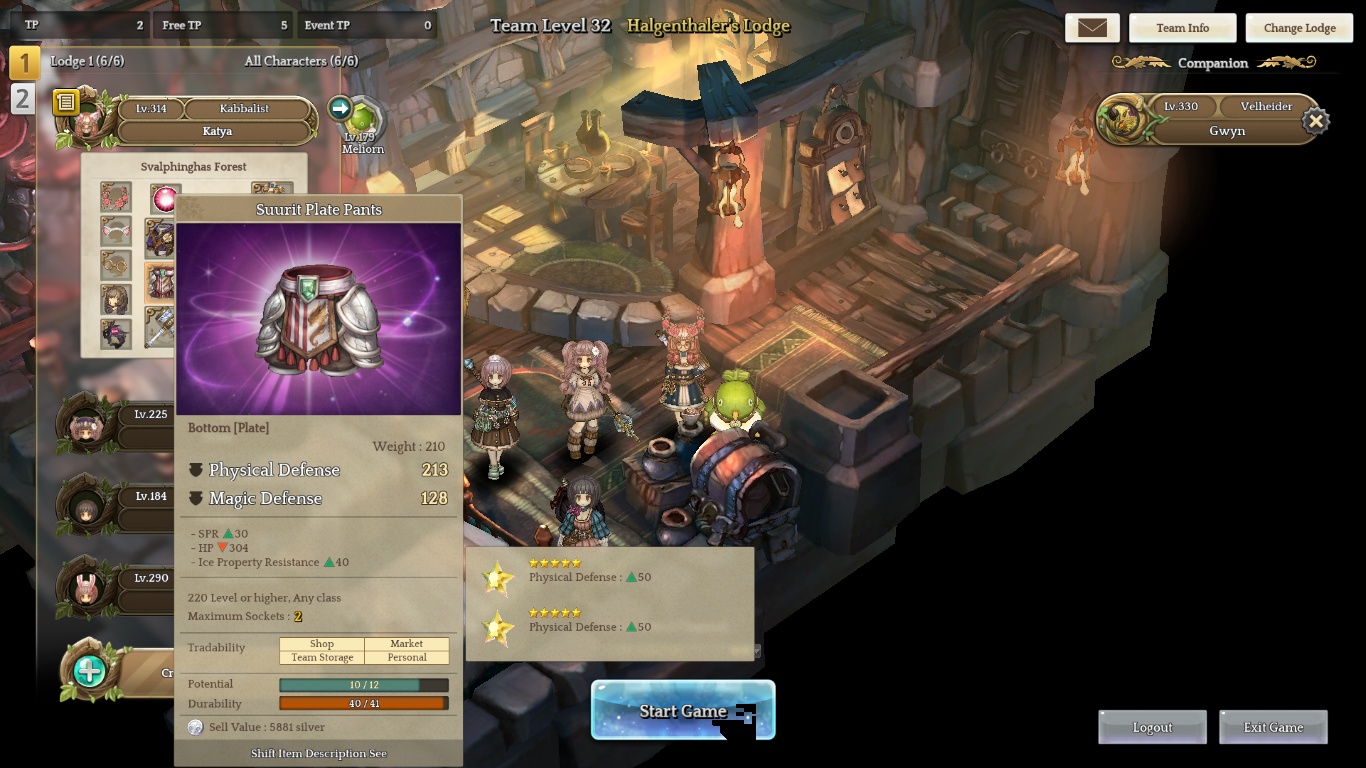Create a new character with the plus button
The image size is (1366, 768).
pos(89,670)
